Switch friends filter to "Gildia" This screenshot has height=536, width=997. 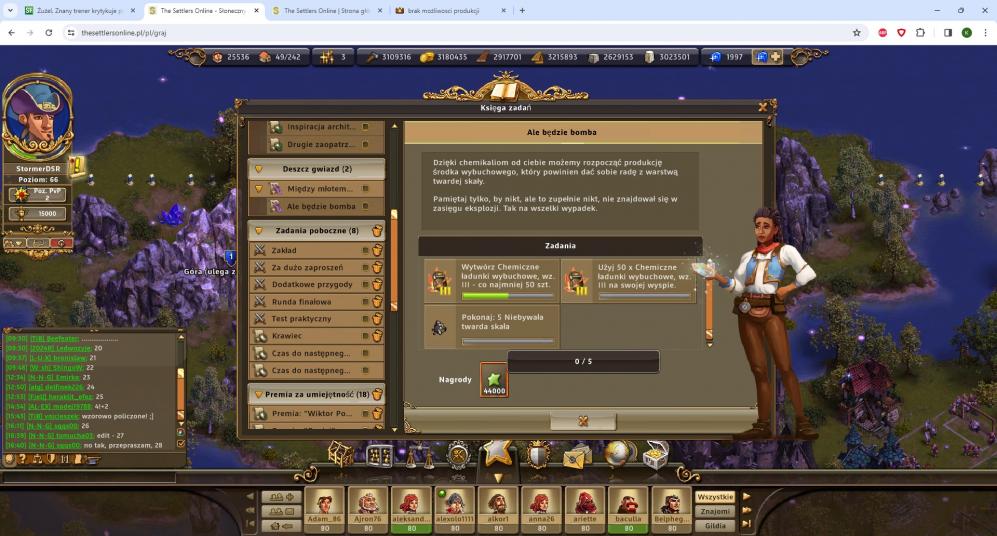(715, 525)
